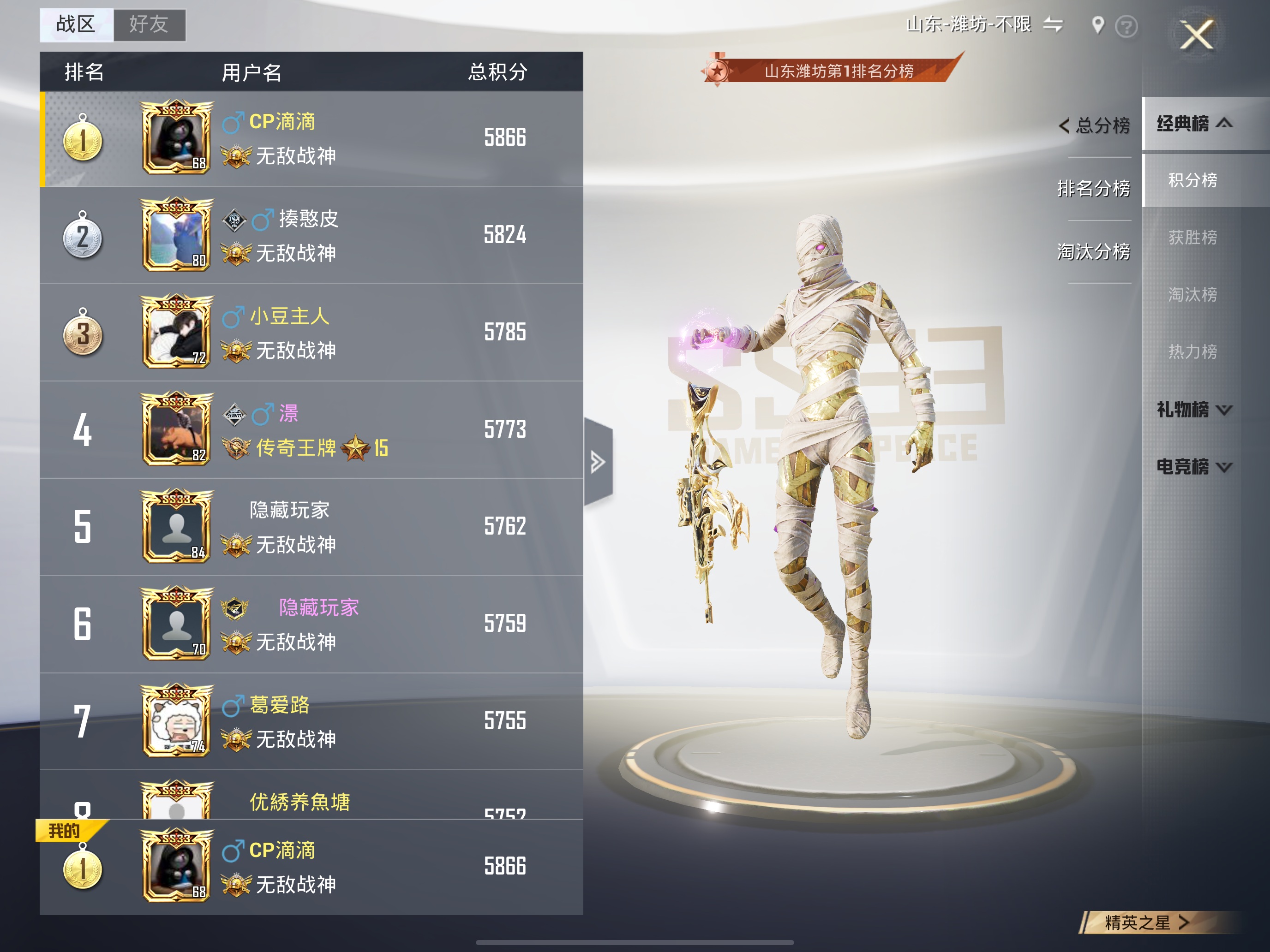Switch to the 好友 friends tab
The height and width of the screenshot is (952, 1270).
point(149,25)
